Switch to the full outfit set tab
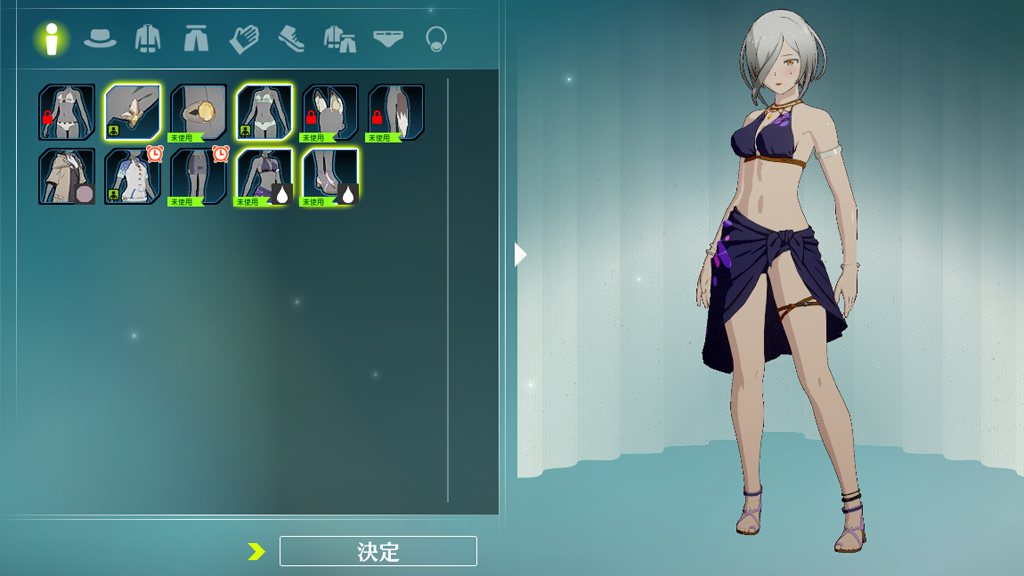The height and width of the screenshot is (576, 1024). (x=340, y=39)
